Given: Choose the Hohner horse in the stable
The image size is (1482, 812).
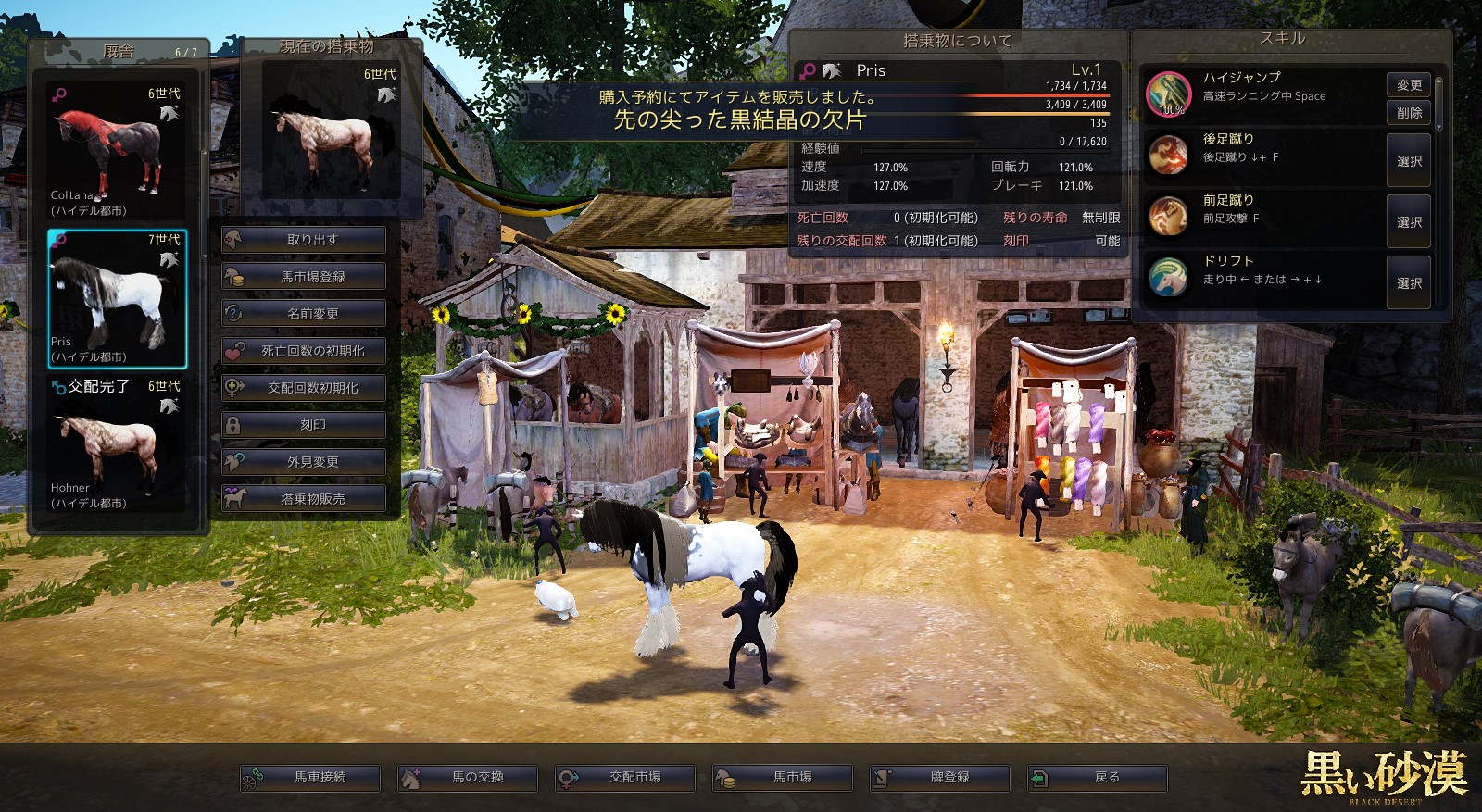Looking at the screenshot, I should coord(117,444).
